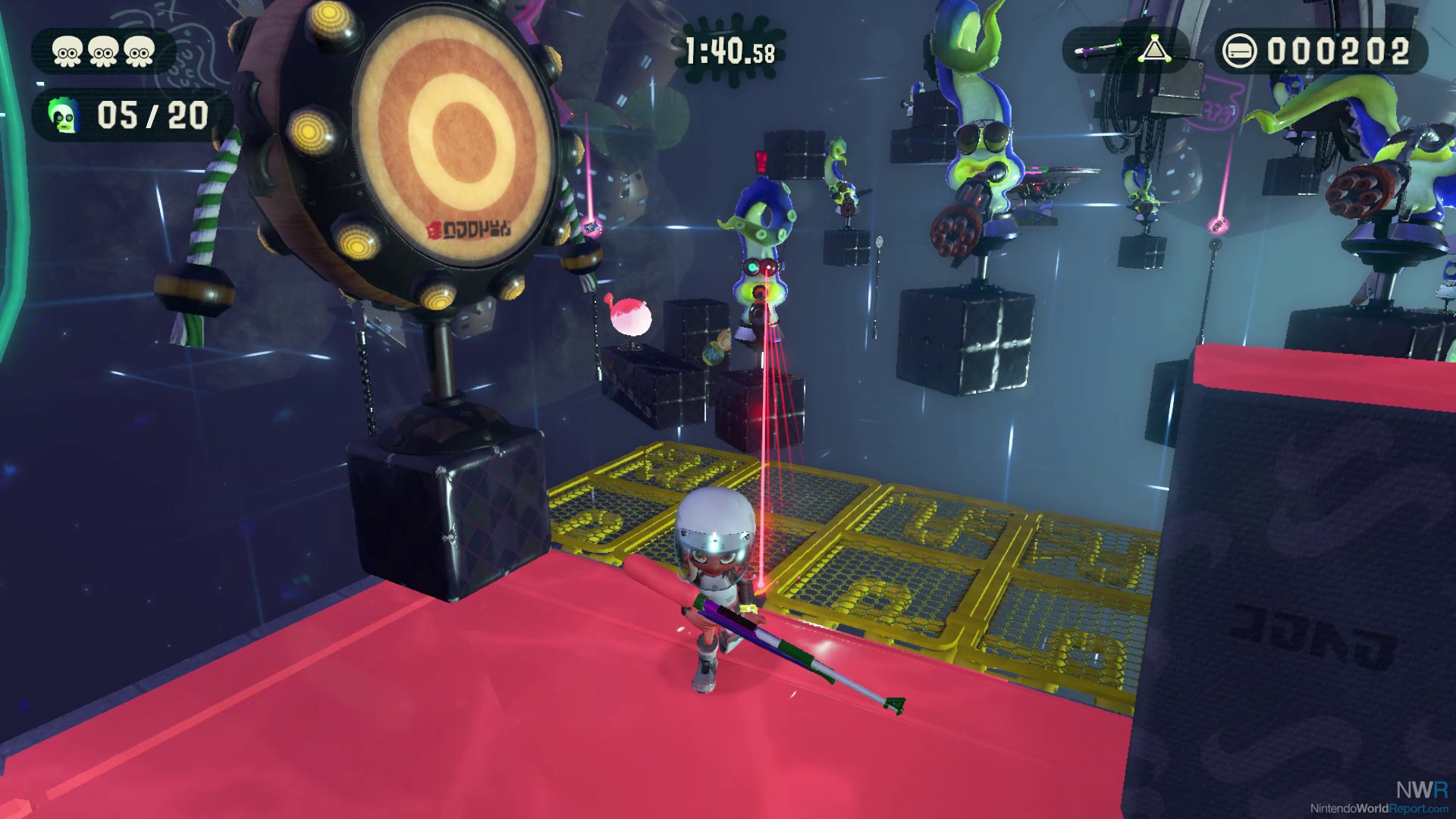Open the NintendoWorldReport.com watermark link

1379,808
